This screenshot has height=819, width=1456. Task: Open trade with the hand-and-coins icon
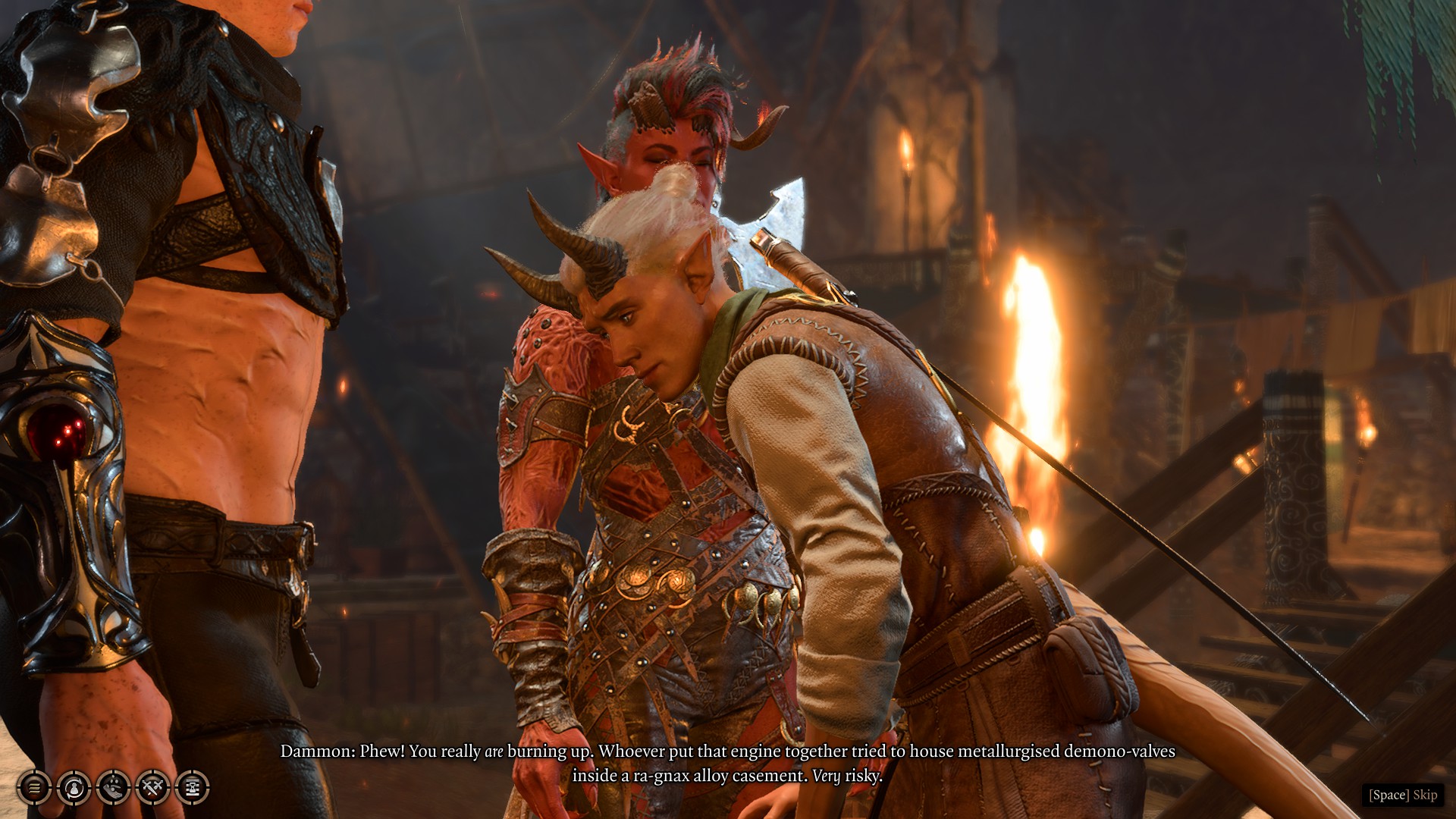(x=113, y=788)
